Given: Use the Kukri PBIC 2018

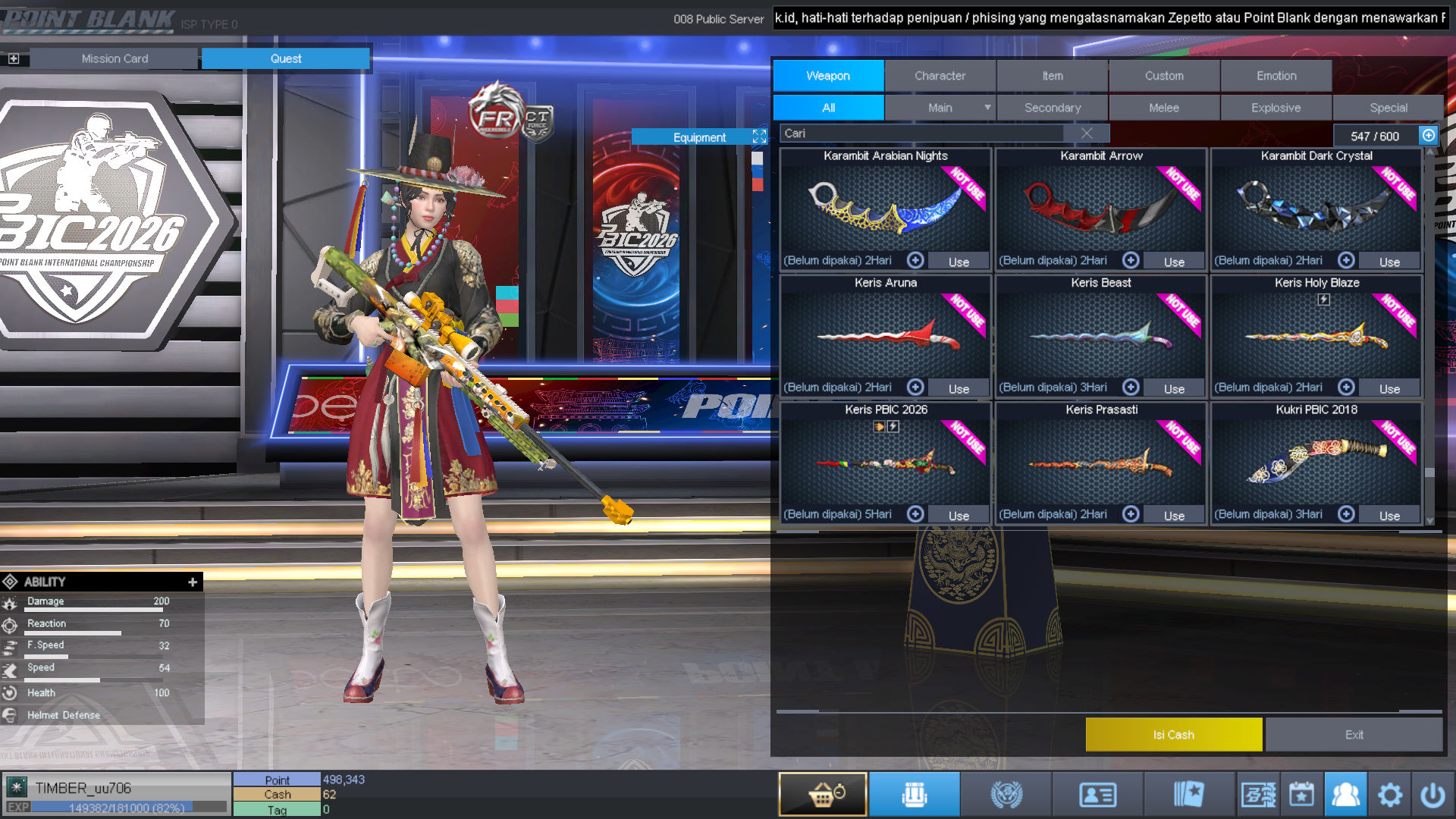Looking at the screenshot, I should point(1389,516).
